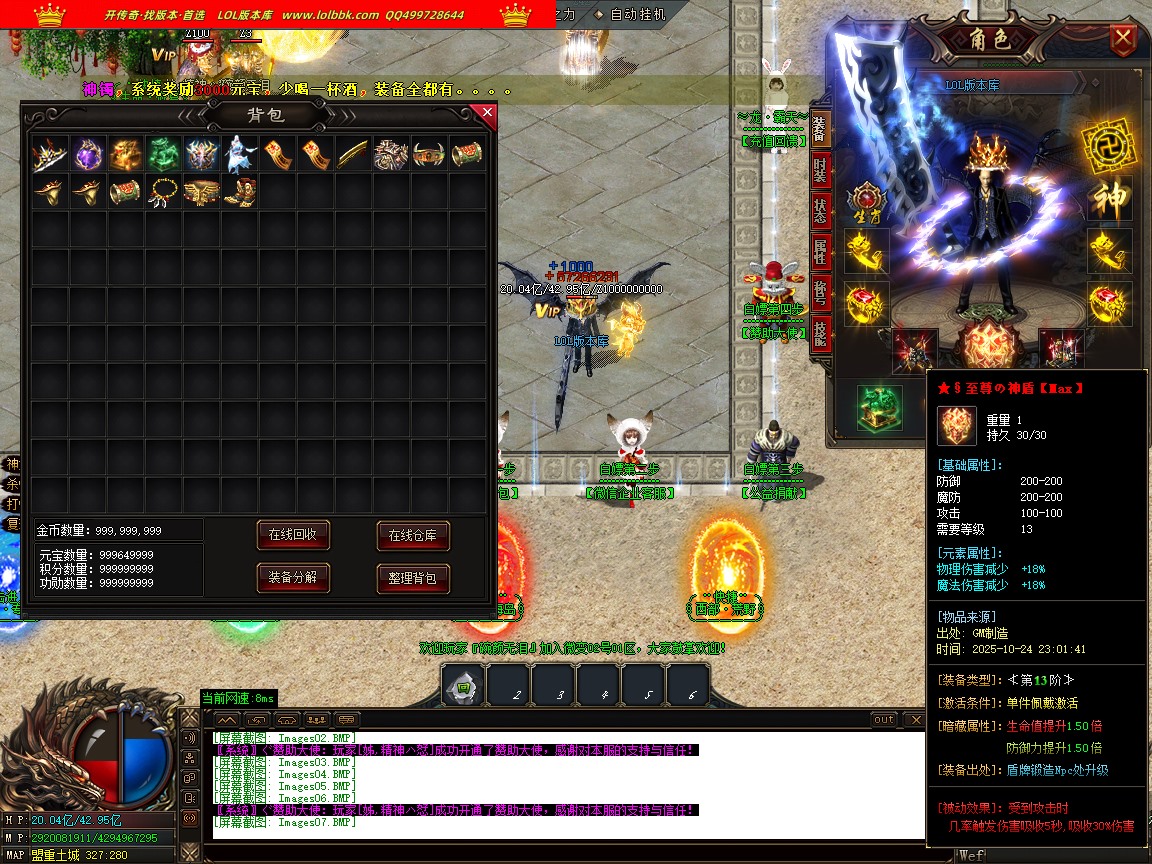The image size is (1152, 864).
Task: Show the 属性 attributes tab
Action: (x=820, y=255)
